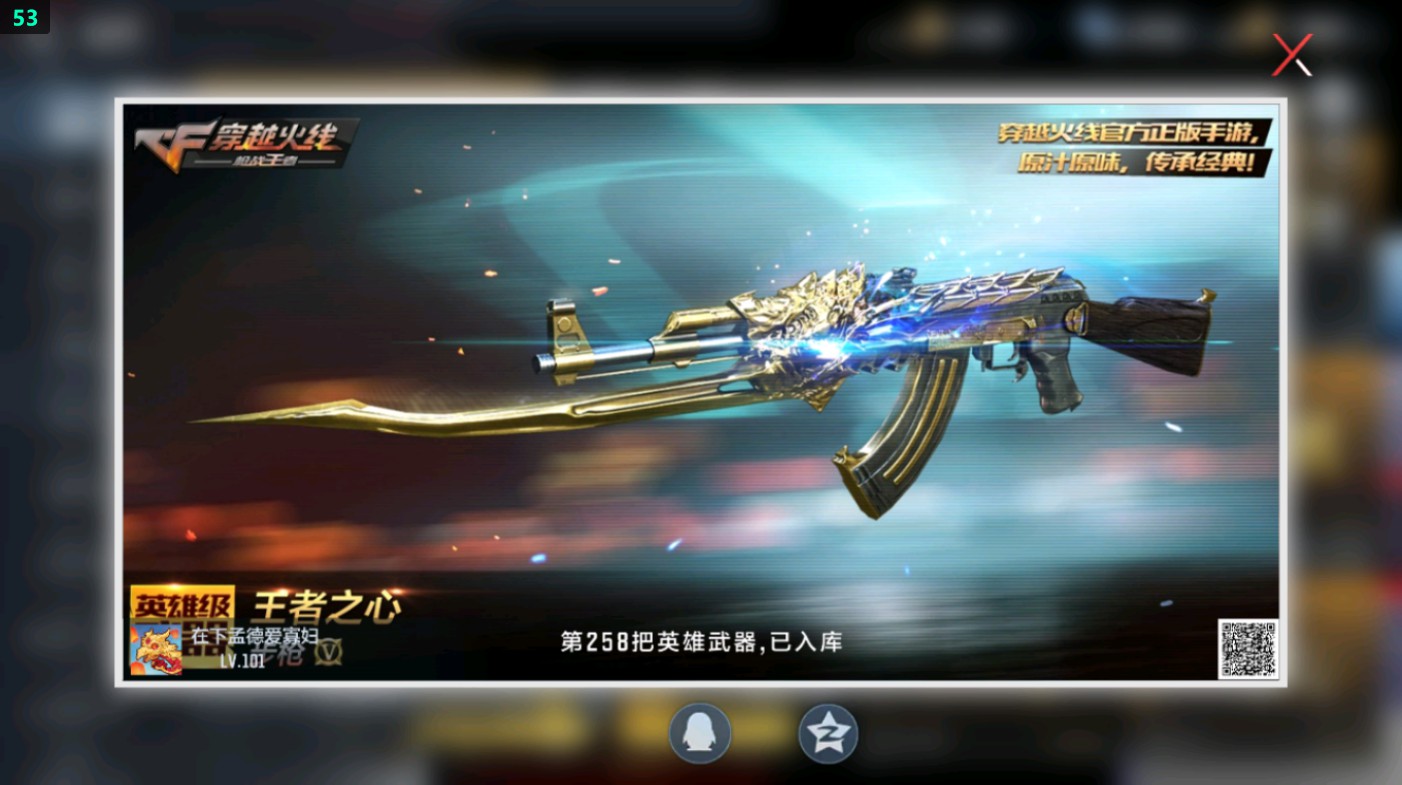The width and height of the screenshot is (1402, 785).
Task: Click the white-framed share card
Action: (x=700, y=395)
